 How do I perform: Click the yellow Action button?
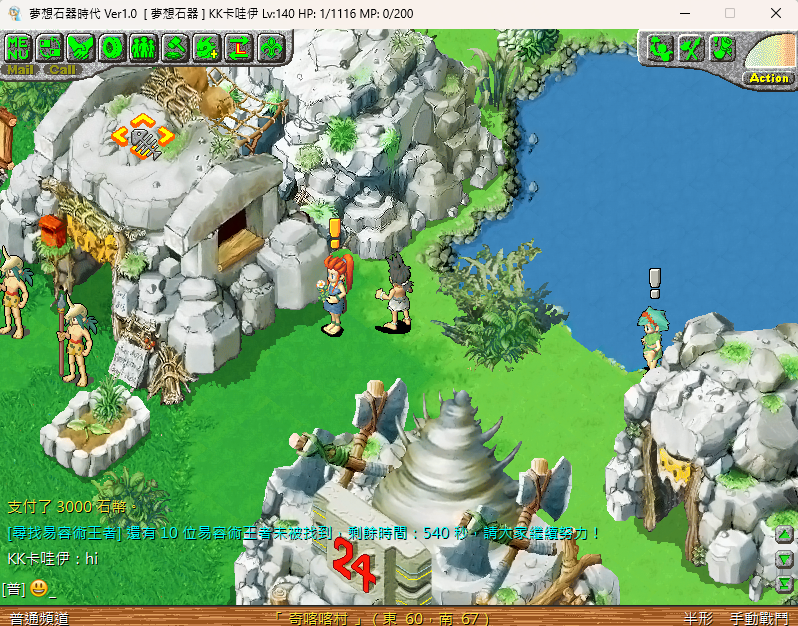click(x=768, y=78)
